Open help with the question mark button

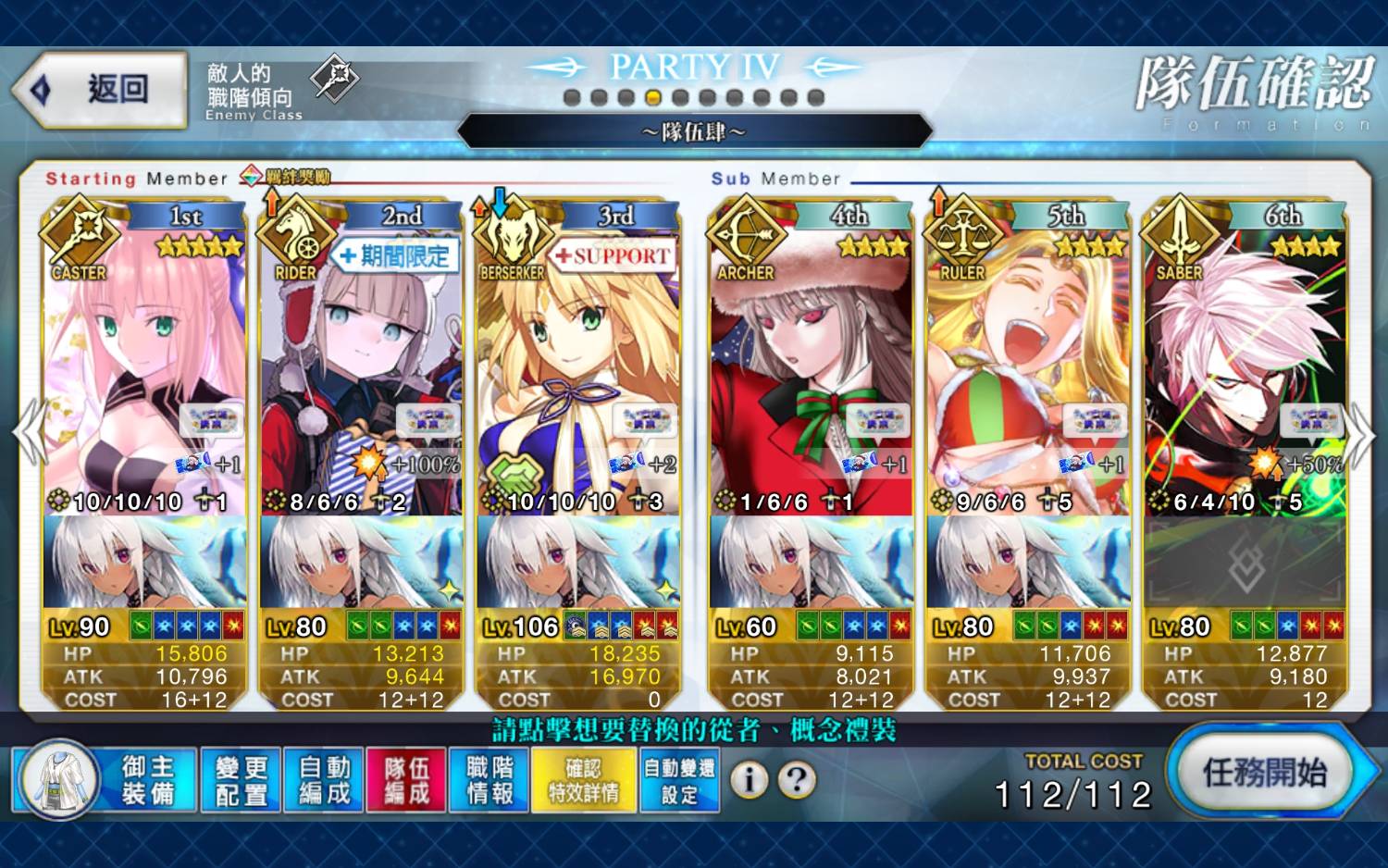tap(796, 780)
